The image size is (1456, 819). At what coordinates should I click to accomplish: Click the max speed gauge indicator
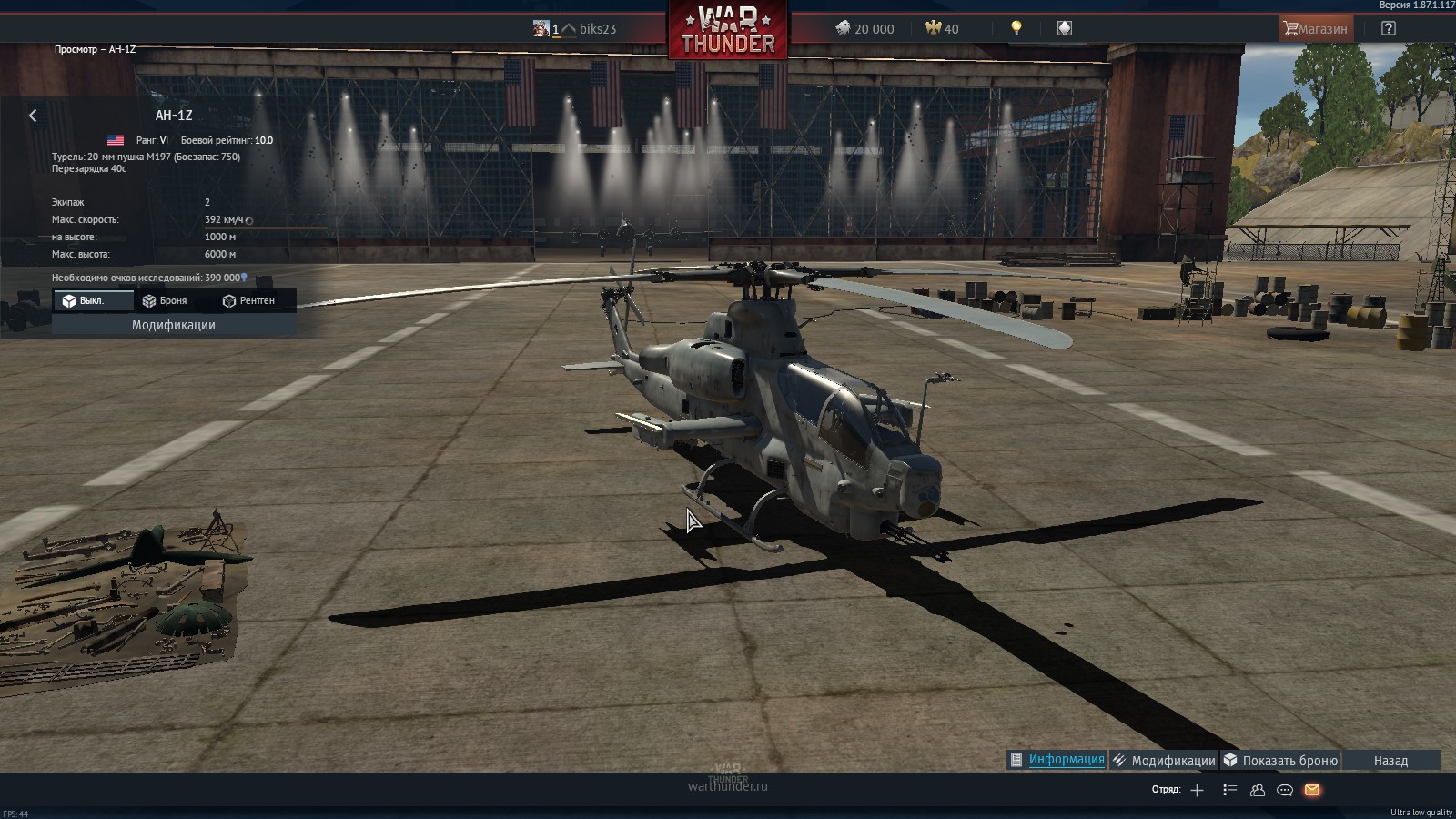[248, 221]
